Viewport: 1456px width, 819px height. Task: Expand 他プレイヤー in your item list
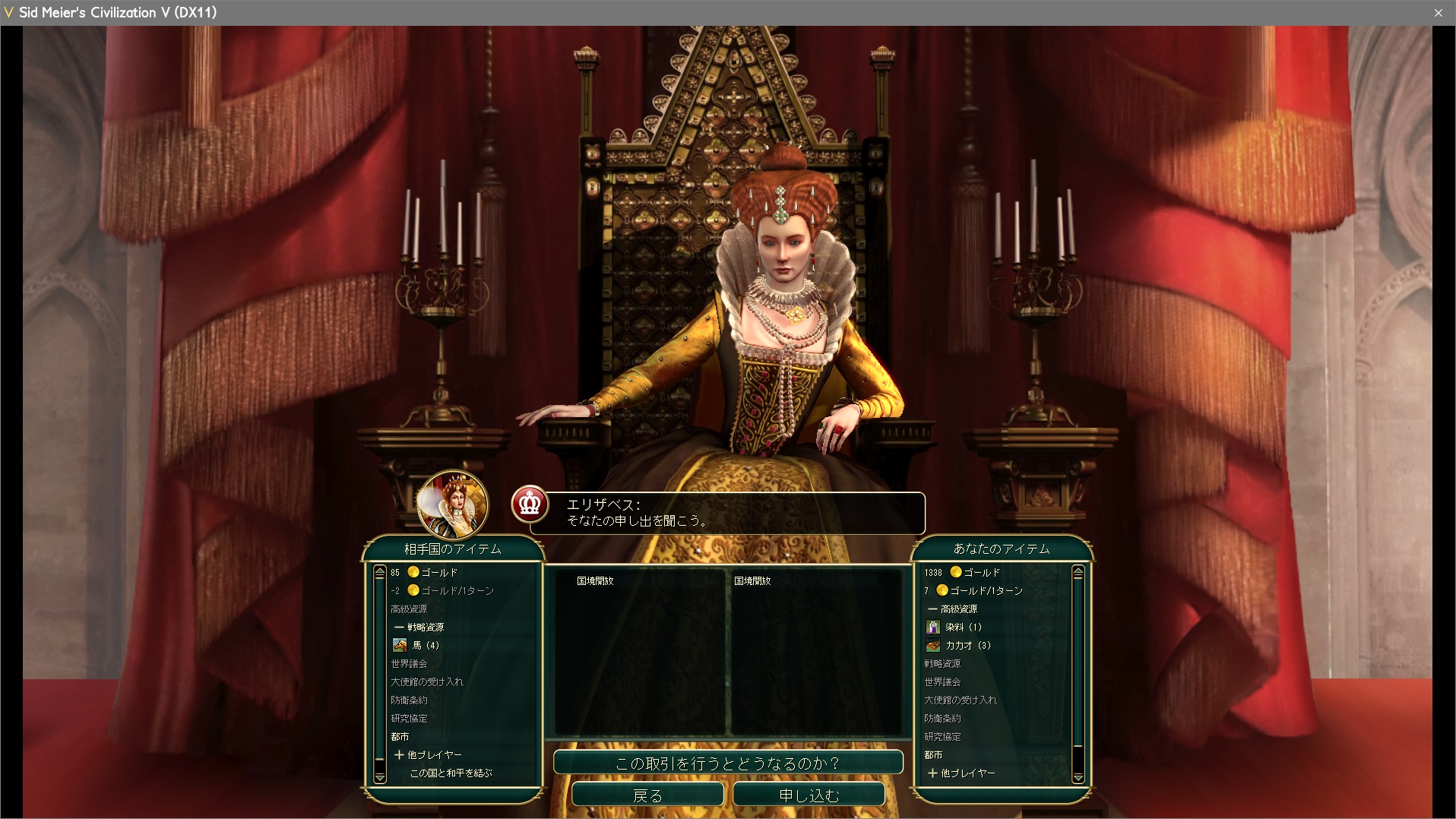pos(961,773)
